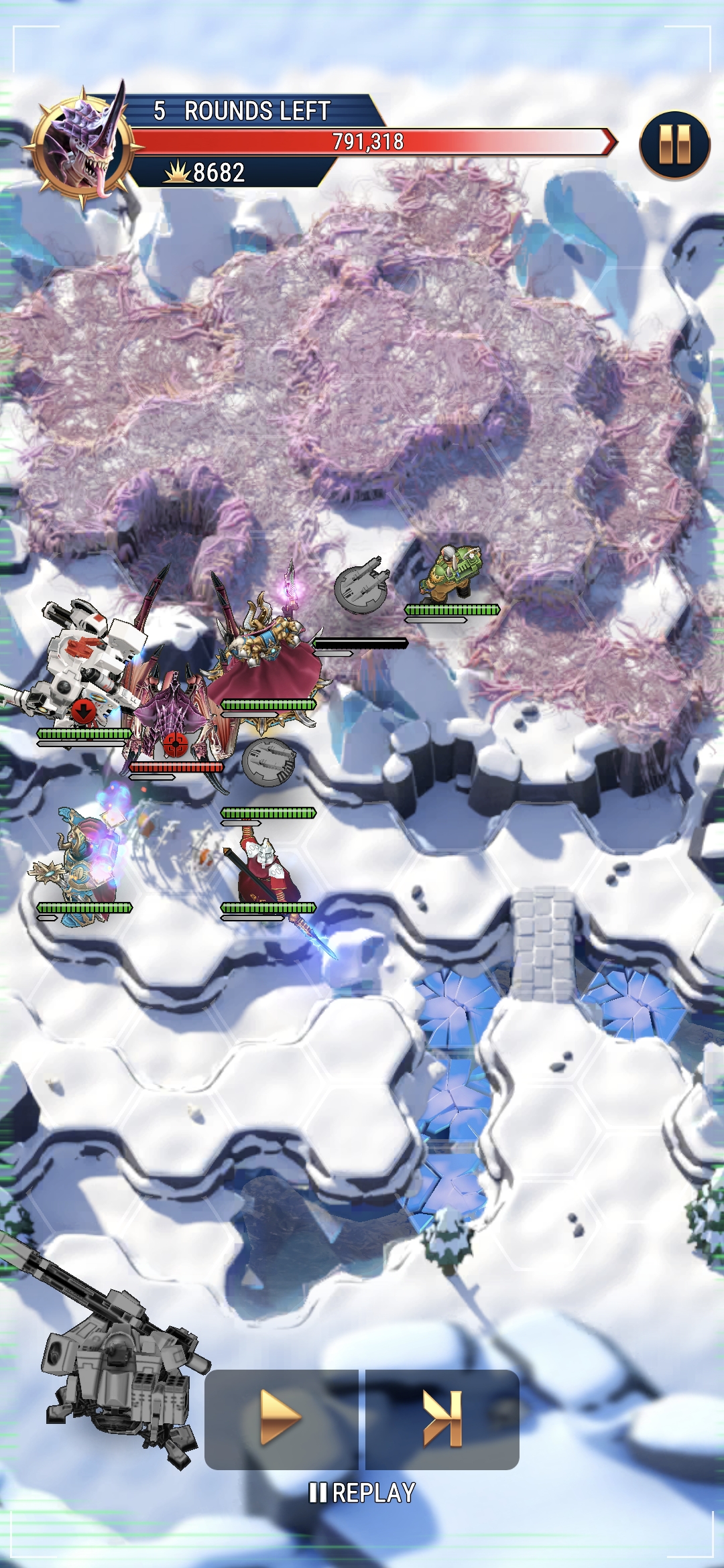
Task: Resume the replay with the play arrow
Action: 280,1418
